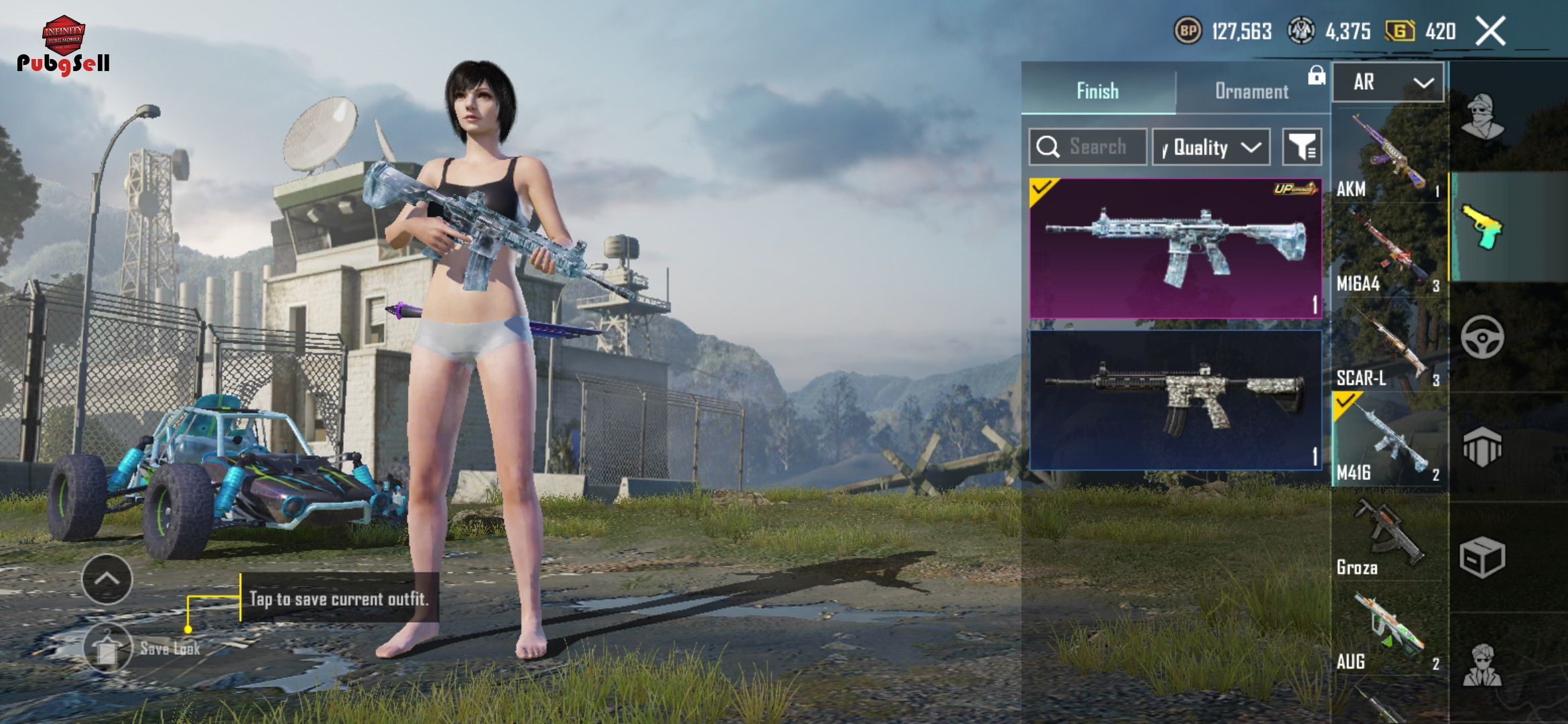Open the AR weapon type dropdown
This screenshot has width=1568, height=724.
1388,82
